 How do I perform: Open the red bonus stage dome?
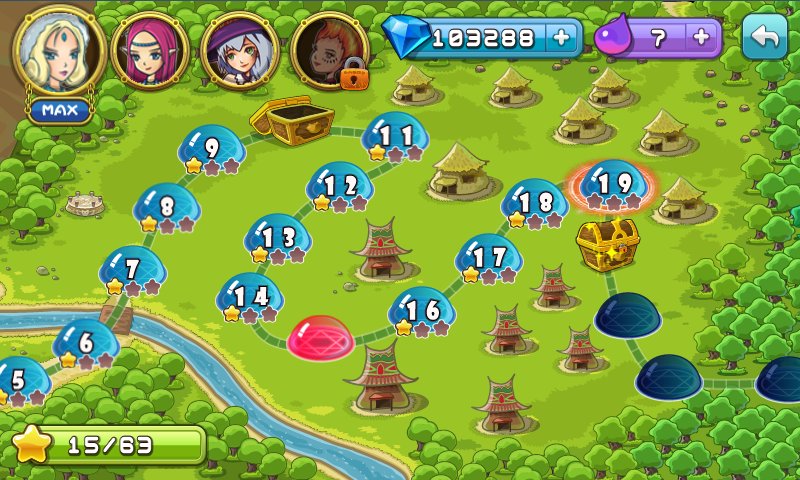[320, 339]
